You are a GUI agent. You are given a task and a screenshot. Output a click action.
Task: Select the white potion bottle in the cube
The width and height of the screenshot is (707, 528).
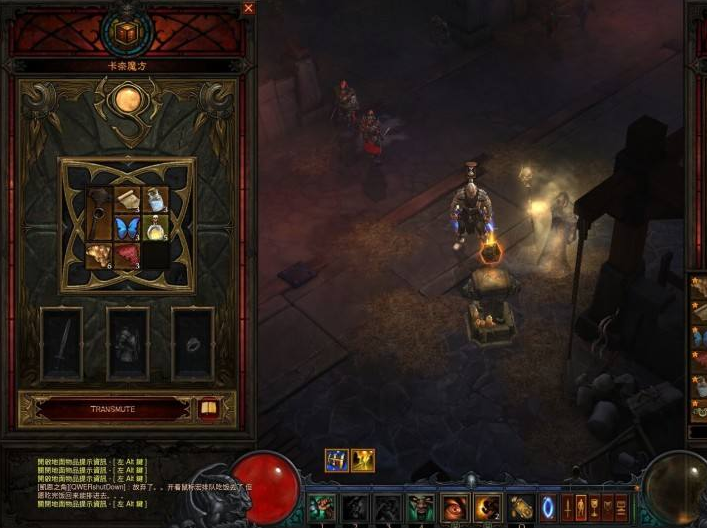(x=154, y=200)
